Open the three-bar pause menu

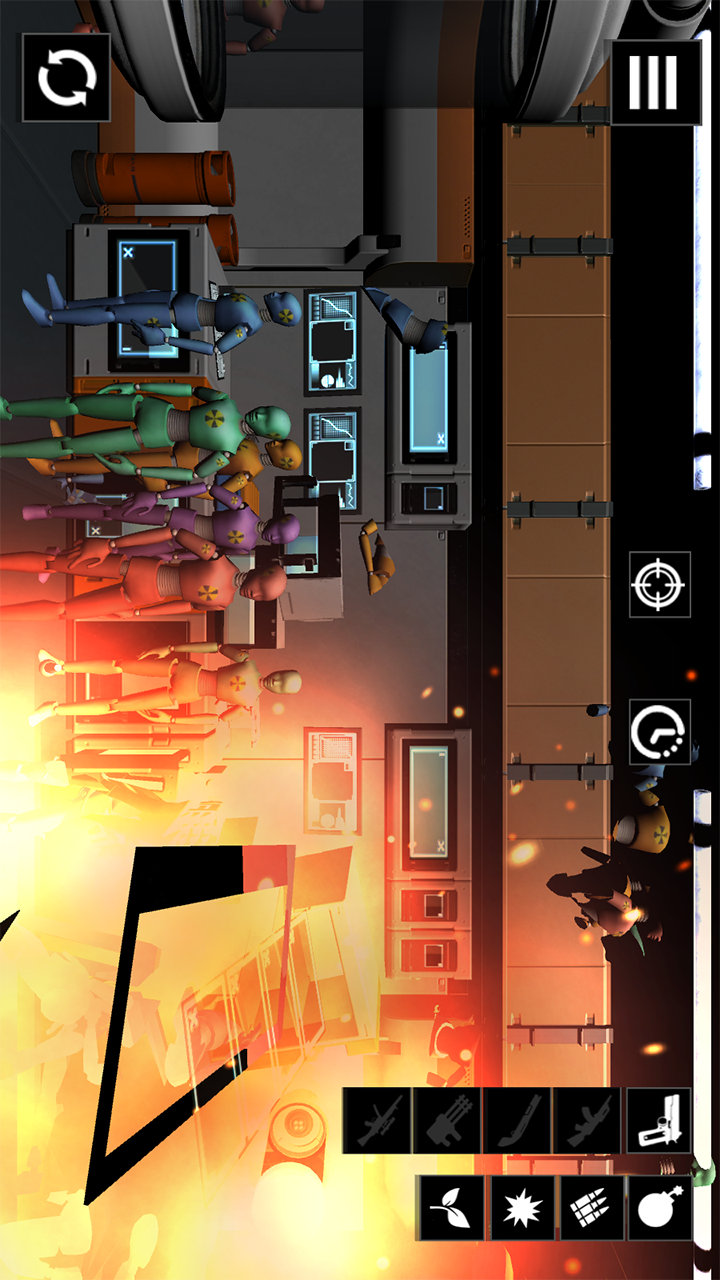point(656,82)
